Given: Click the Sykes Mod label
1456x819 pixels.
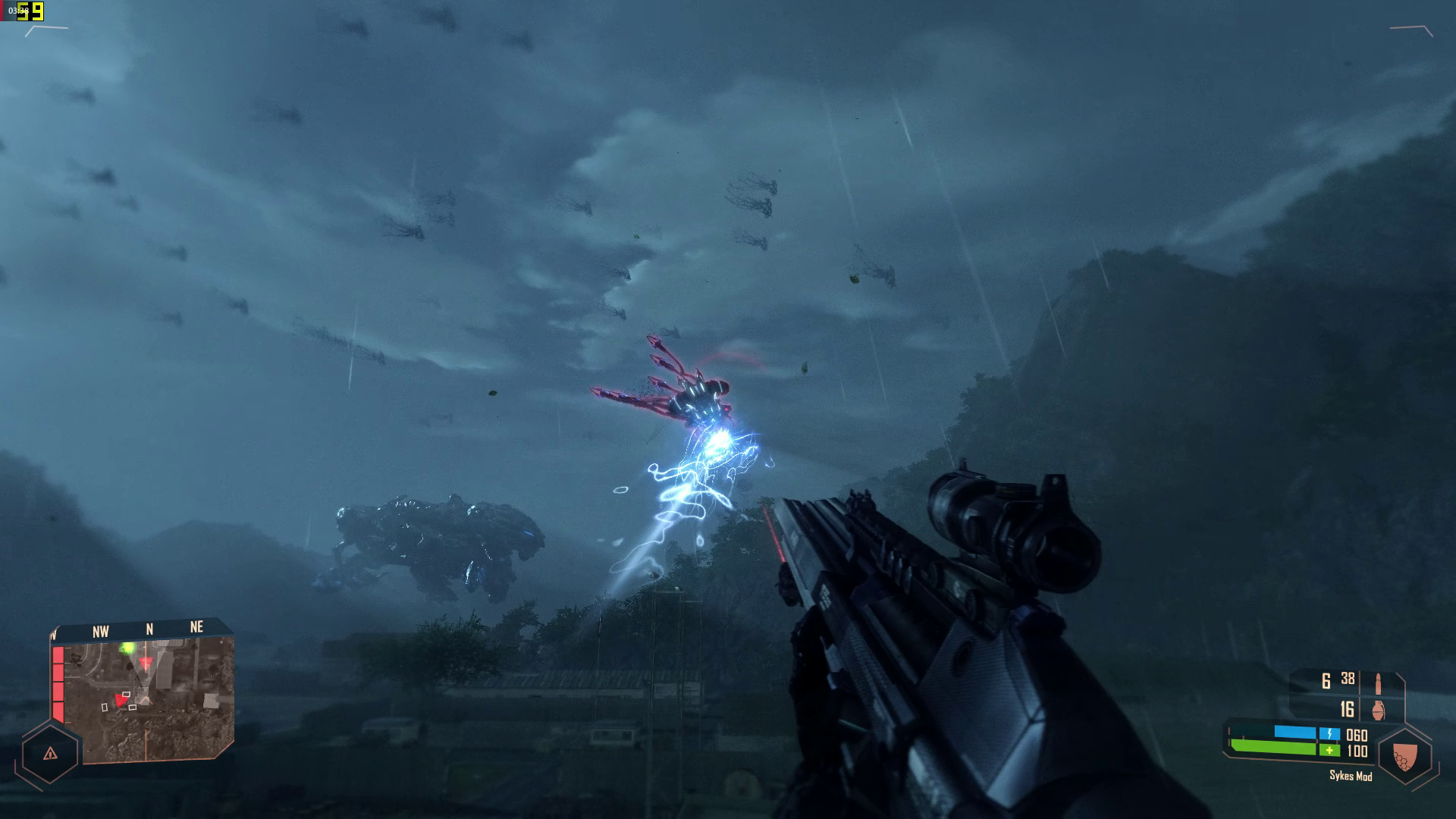Looking at the screenshot, I should click(1351, 776).
